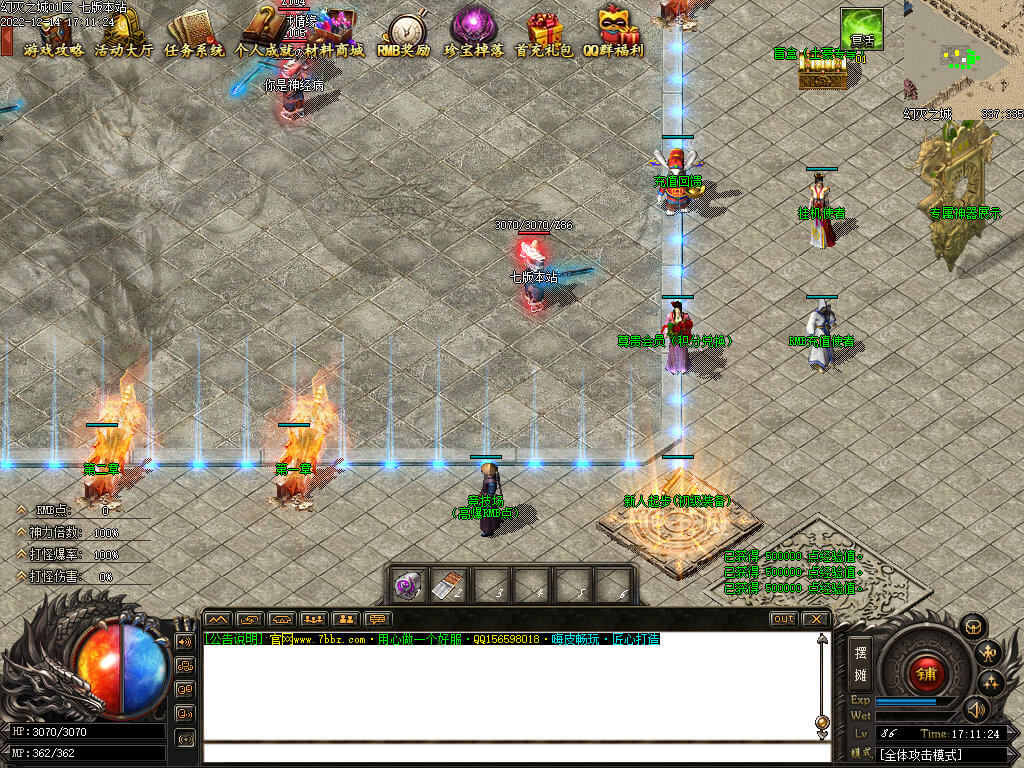Collapse the top menu with the red arrow
This screenshot has width=1024, height=768.
point(6,42)
